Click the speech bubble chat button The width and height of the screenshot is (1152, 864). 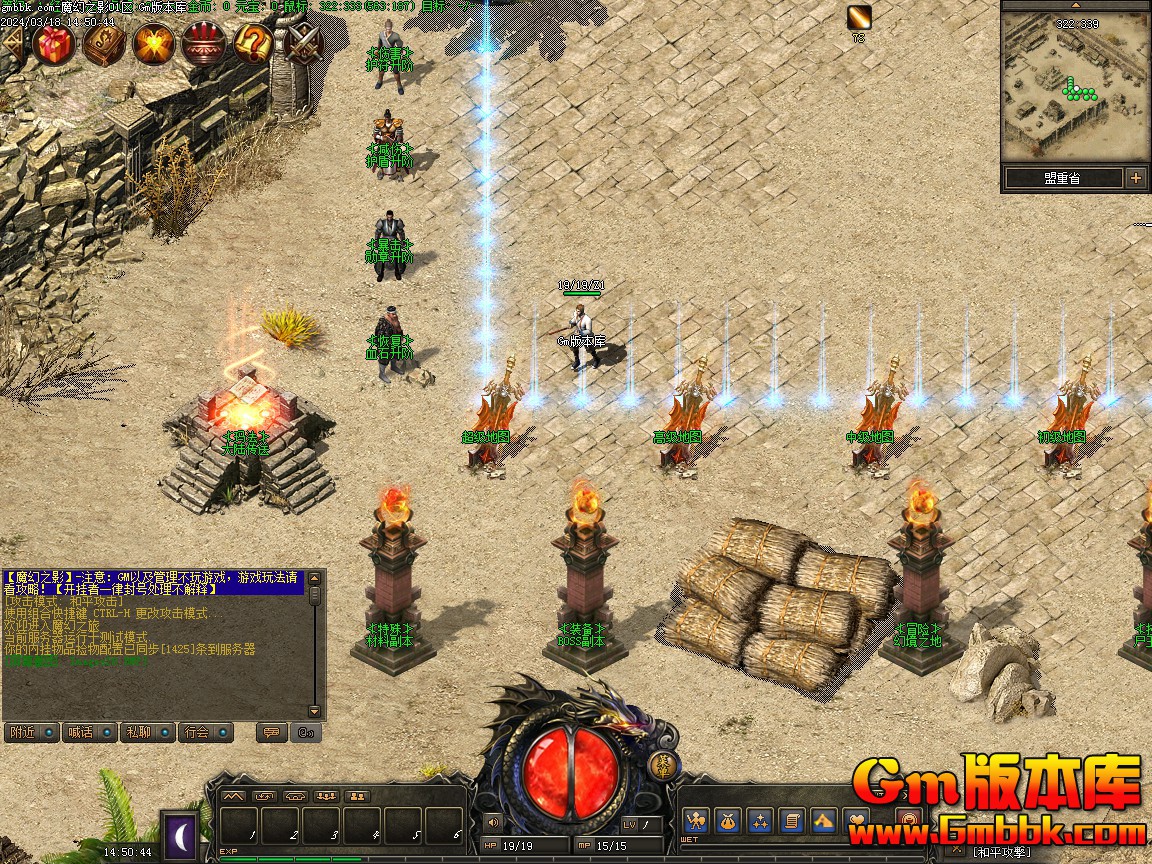[270, 732]
